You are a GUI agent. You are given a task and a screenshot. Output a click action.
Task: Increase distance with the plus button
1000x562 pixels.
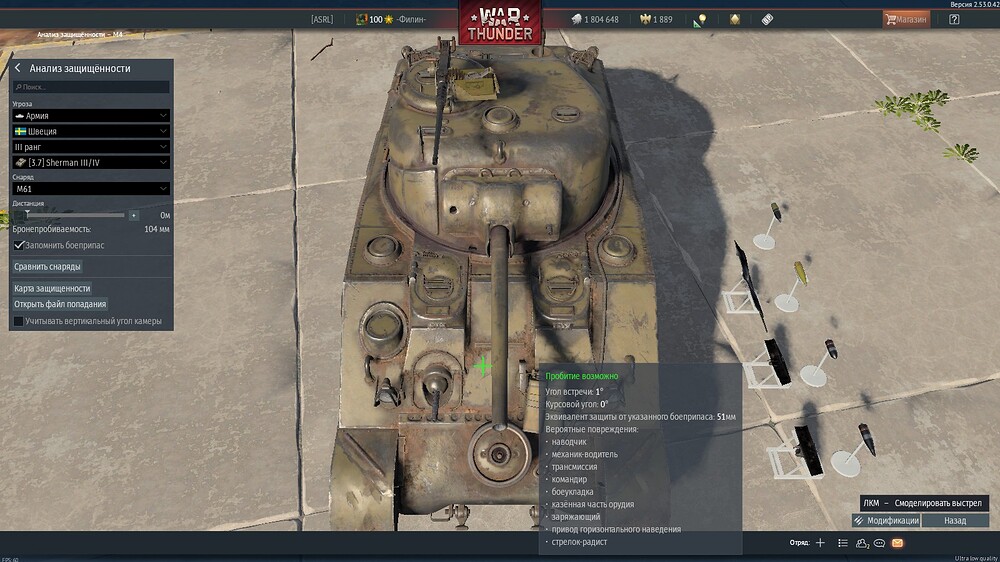tap(134, 215)
